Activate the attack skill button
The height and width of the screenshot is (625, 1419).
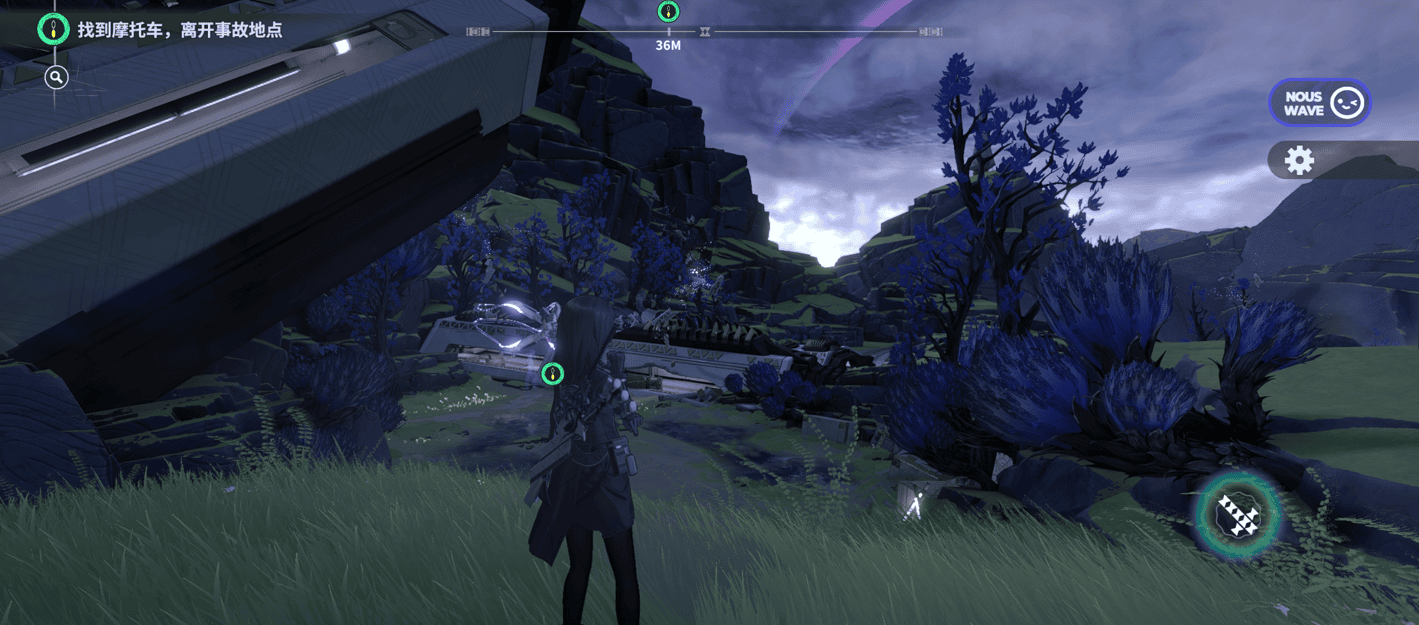(x=1239, y=514)
